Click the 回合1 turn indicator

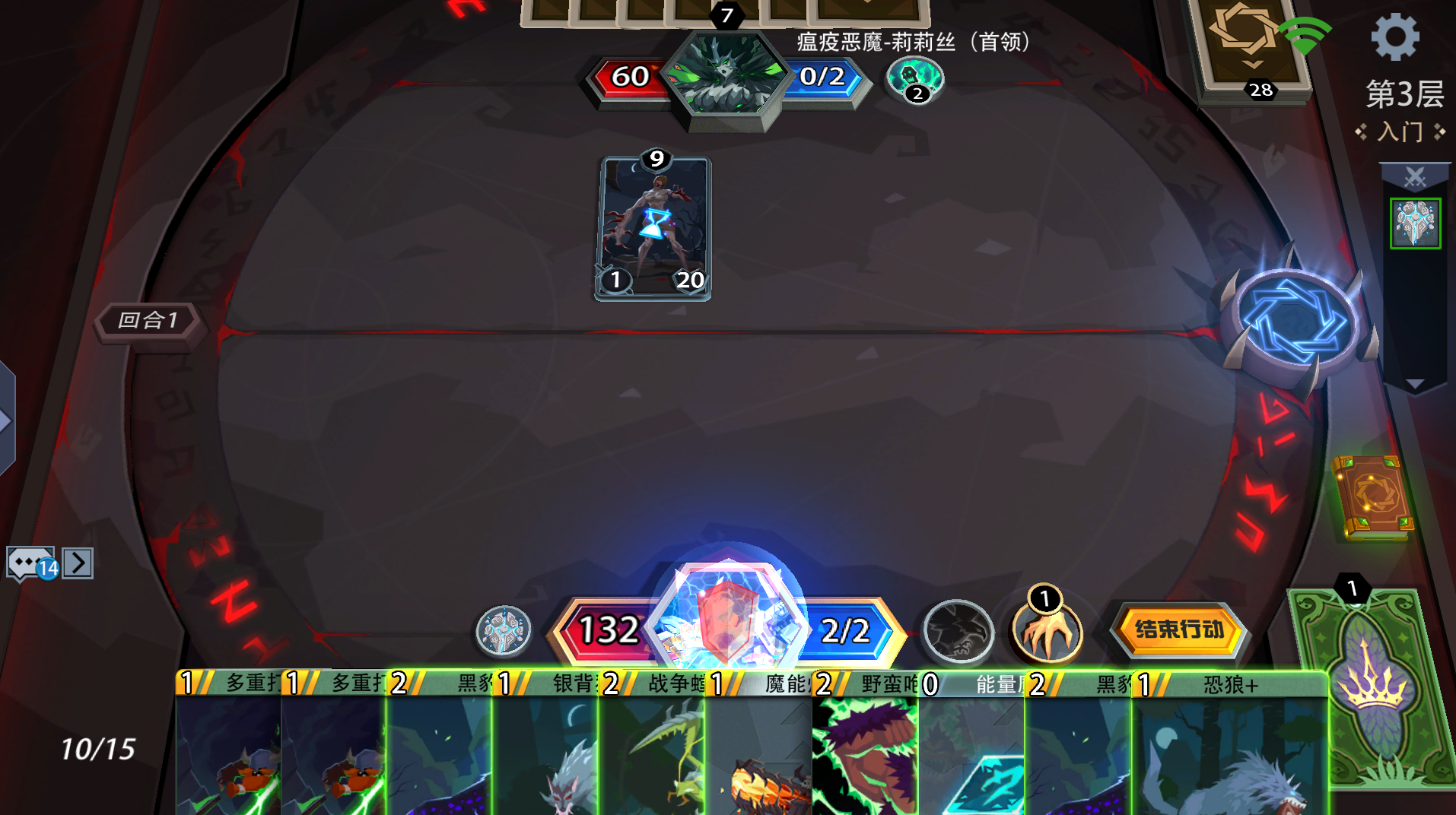tap(149, 321)
